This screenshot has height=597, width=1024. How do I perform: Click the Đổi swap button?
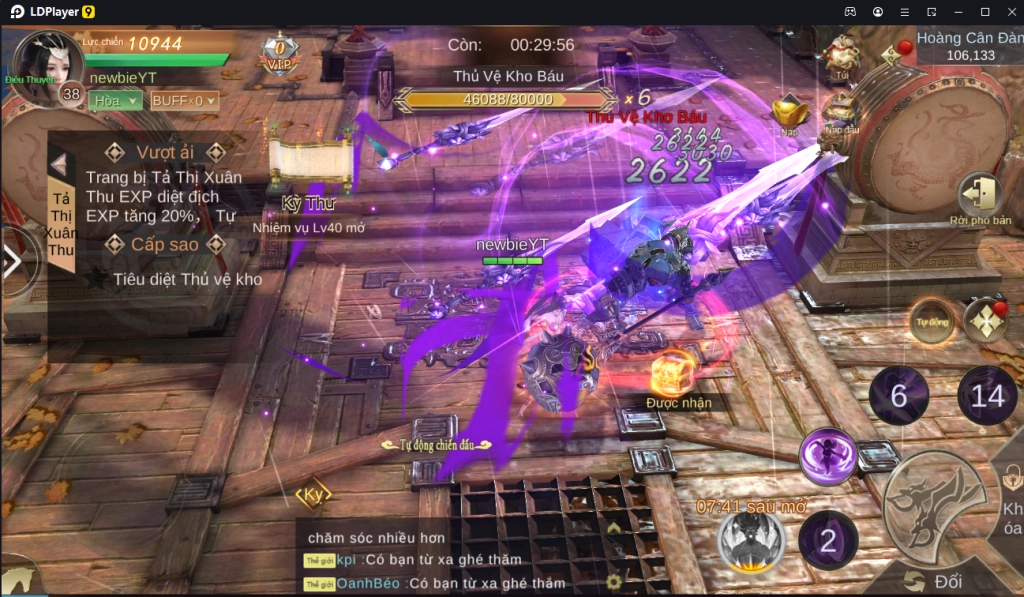[x=936, y=581]
